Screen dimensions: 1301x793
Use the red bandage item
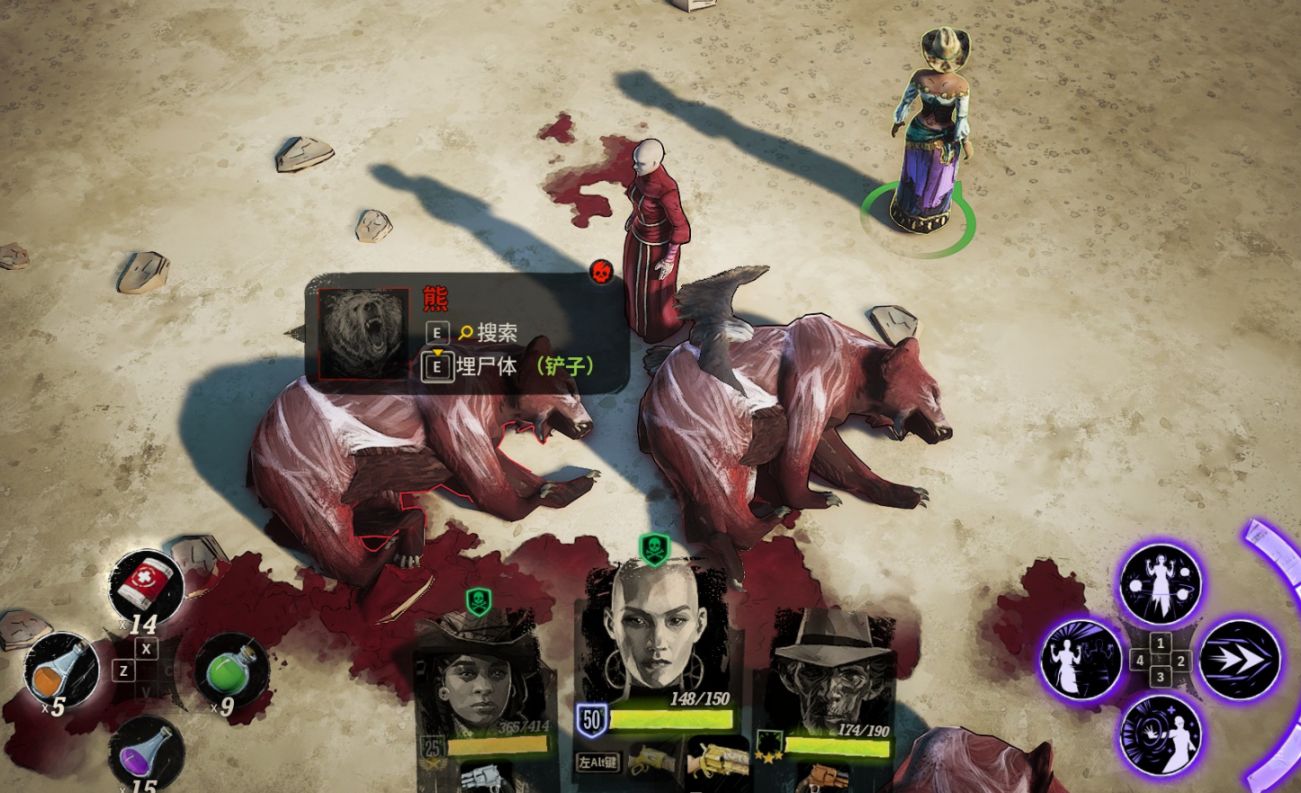coord(146,586)
